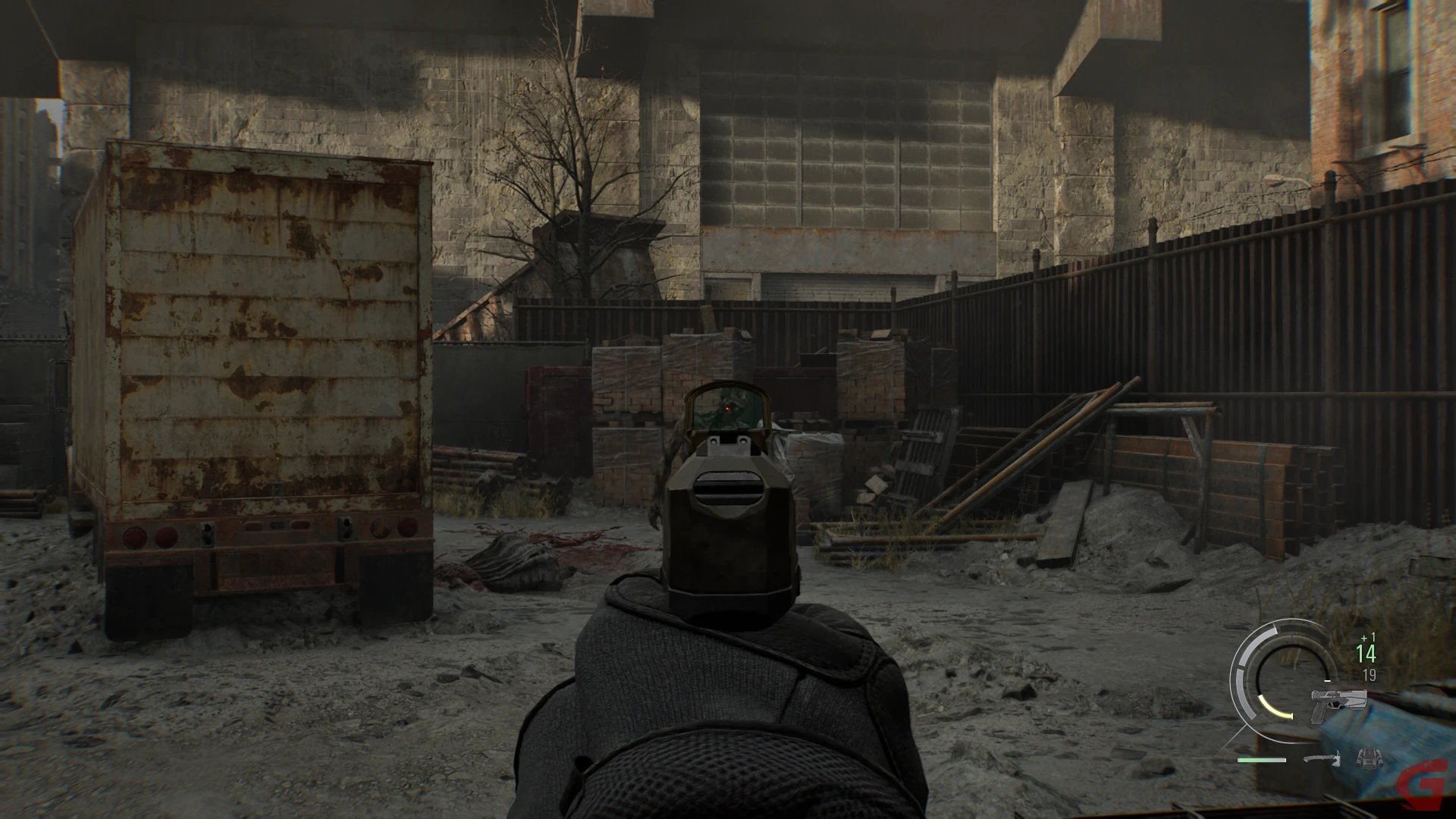Choose the hatchet melee weapon icon

[1323, 758]
